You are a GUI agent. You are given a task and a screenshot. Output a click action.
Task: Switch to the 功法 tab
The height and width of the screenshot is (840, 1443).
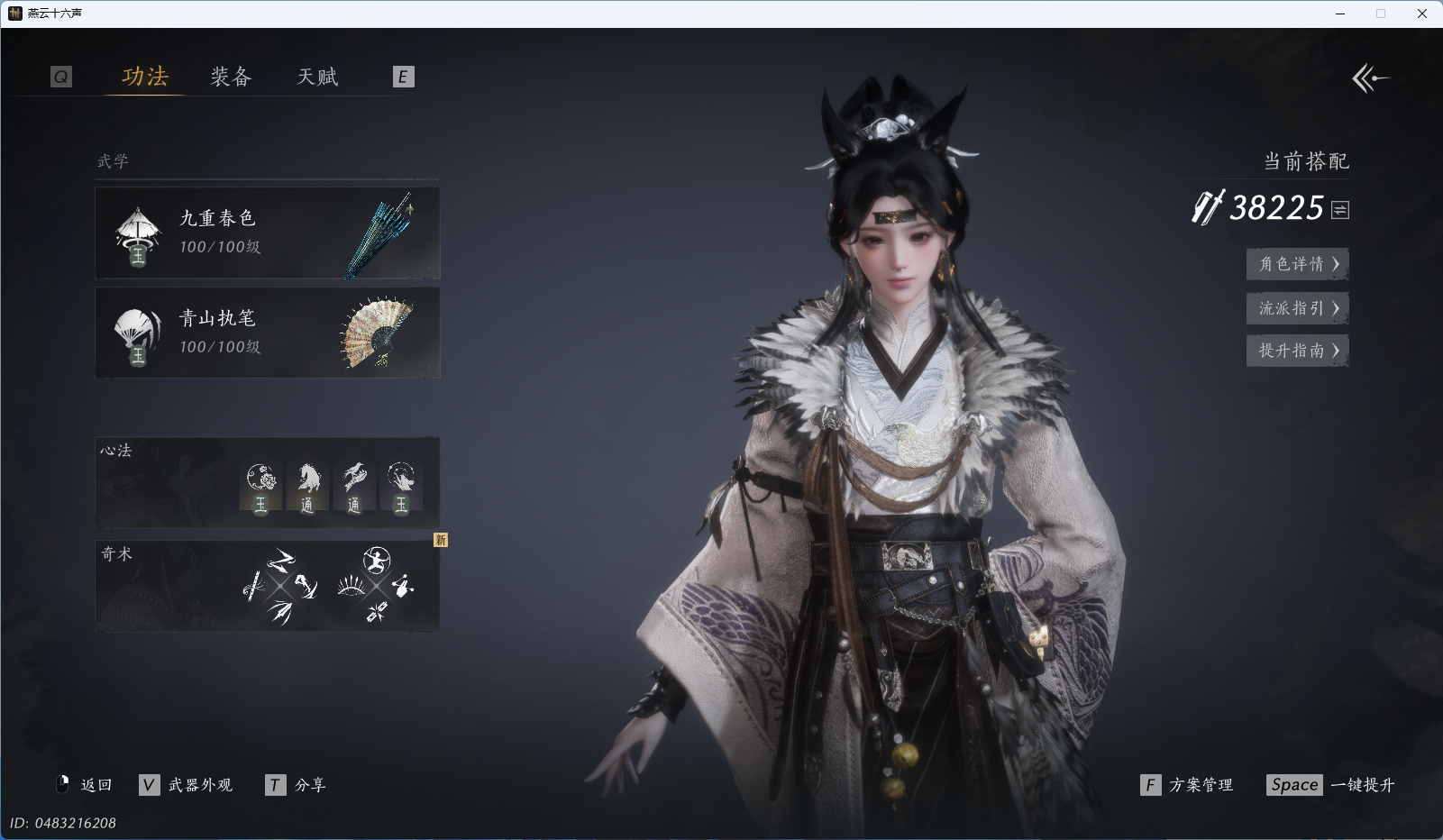click(x=145, y=77)
